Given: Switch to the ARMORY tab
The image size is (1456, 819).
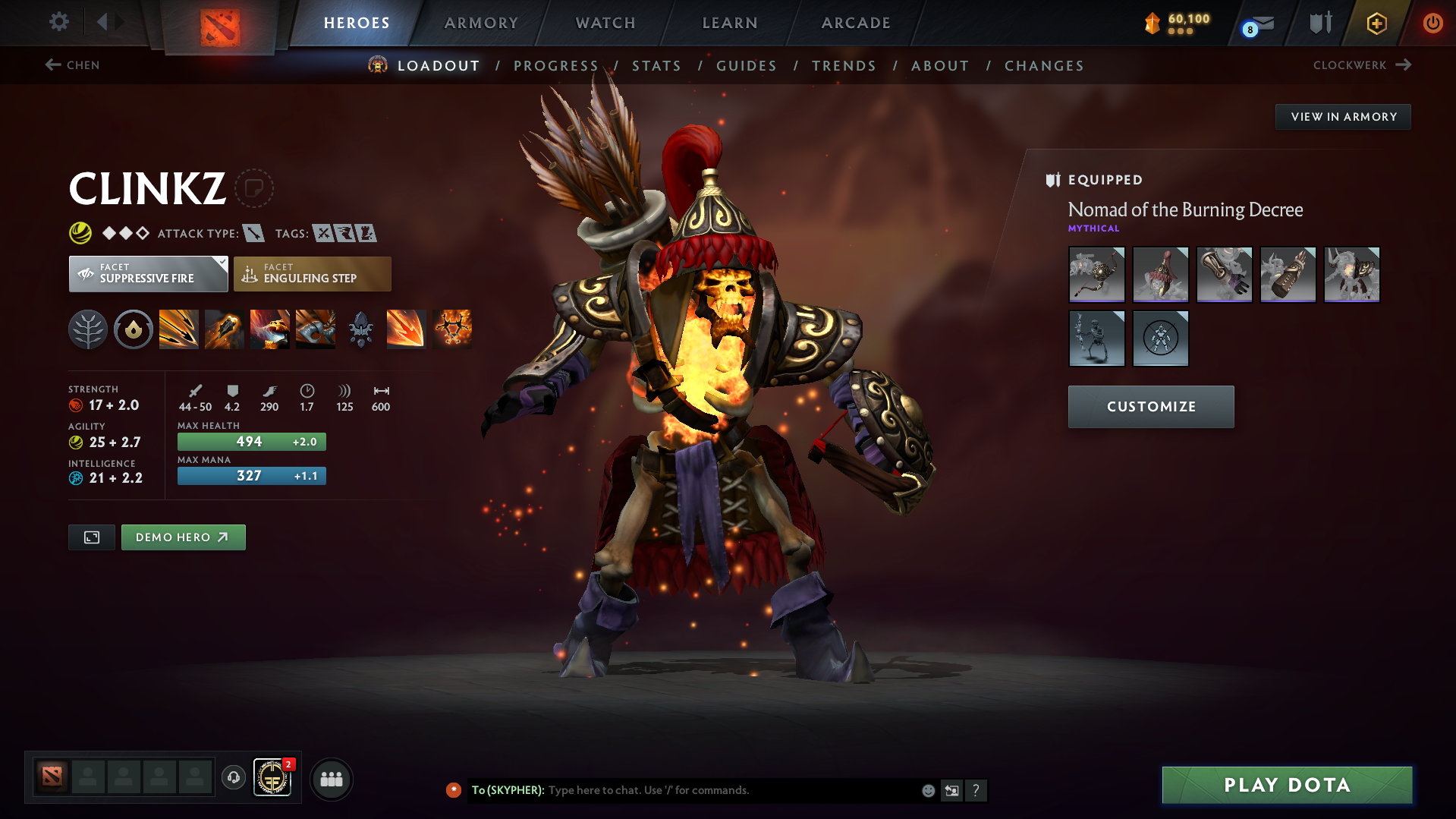Looking at the screenshot, I should pos(481,23).
